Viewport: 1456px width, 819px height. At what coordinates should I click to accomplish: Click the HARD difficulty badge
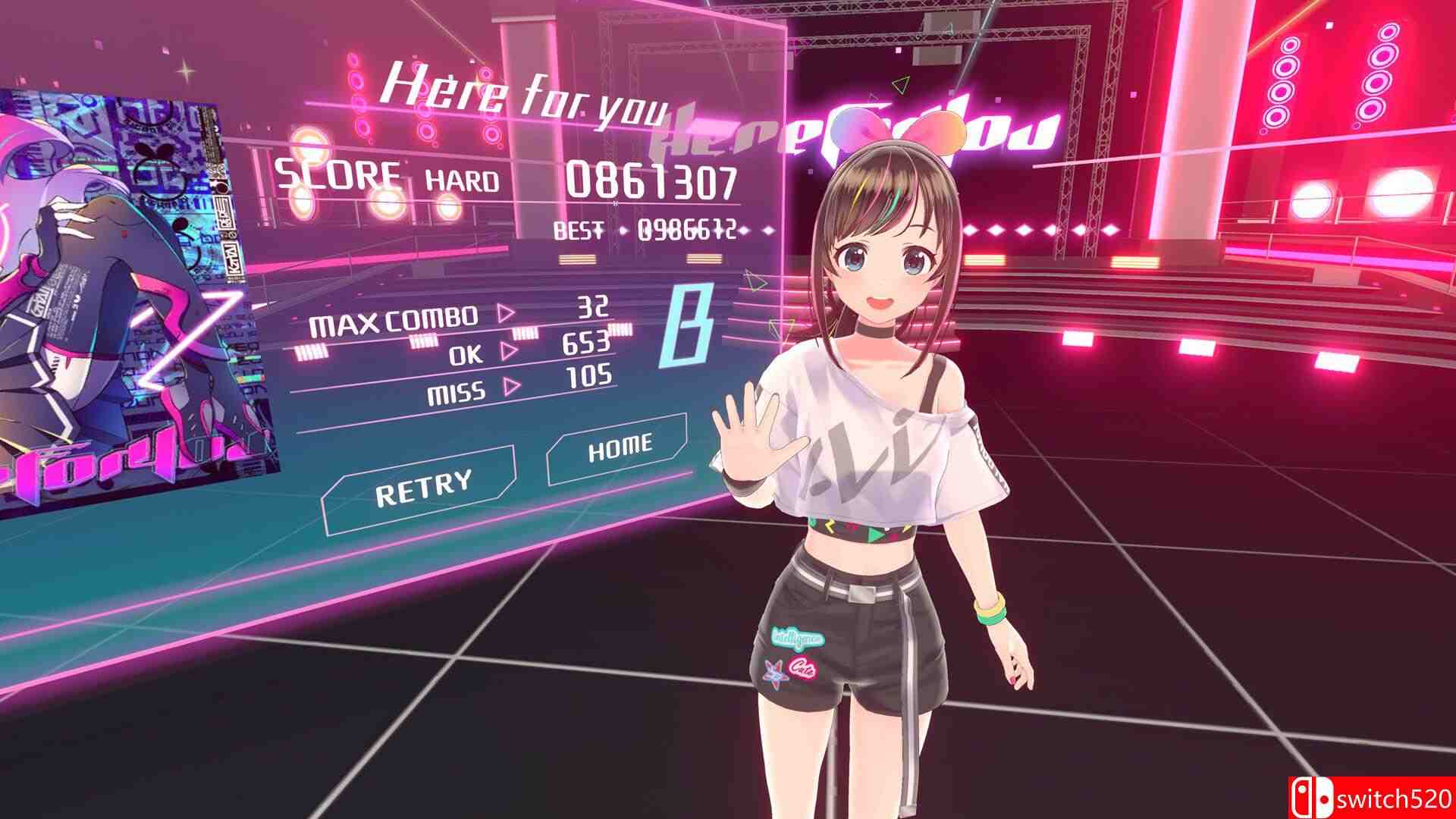[x=461, y=179]
